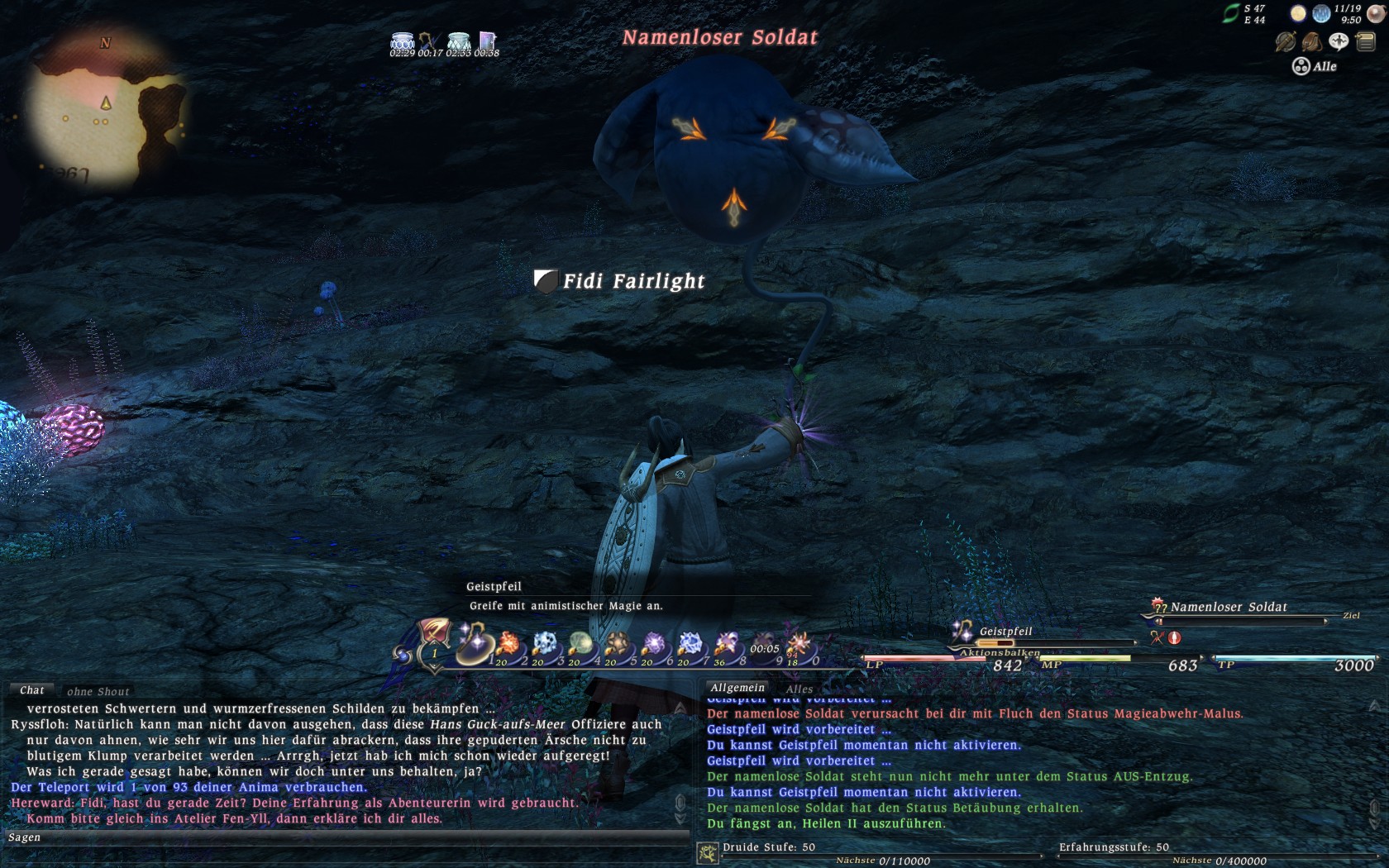
Task: Click the red hotbar page crest
Action: [x=434, y=633]
